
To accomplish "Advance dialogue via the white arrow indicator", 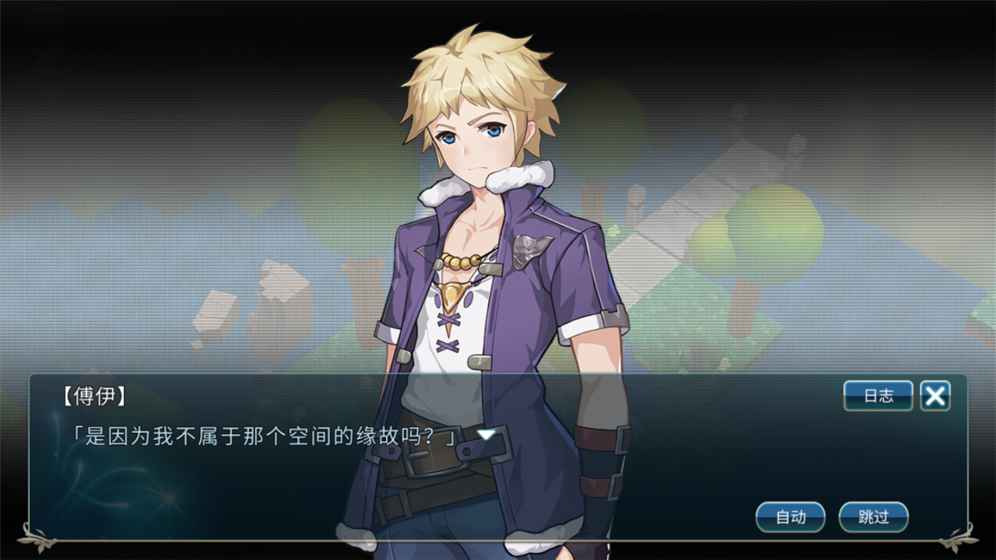I will tap(486, 435).
